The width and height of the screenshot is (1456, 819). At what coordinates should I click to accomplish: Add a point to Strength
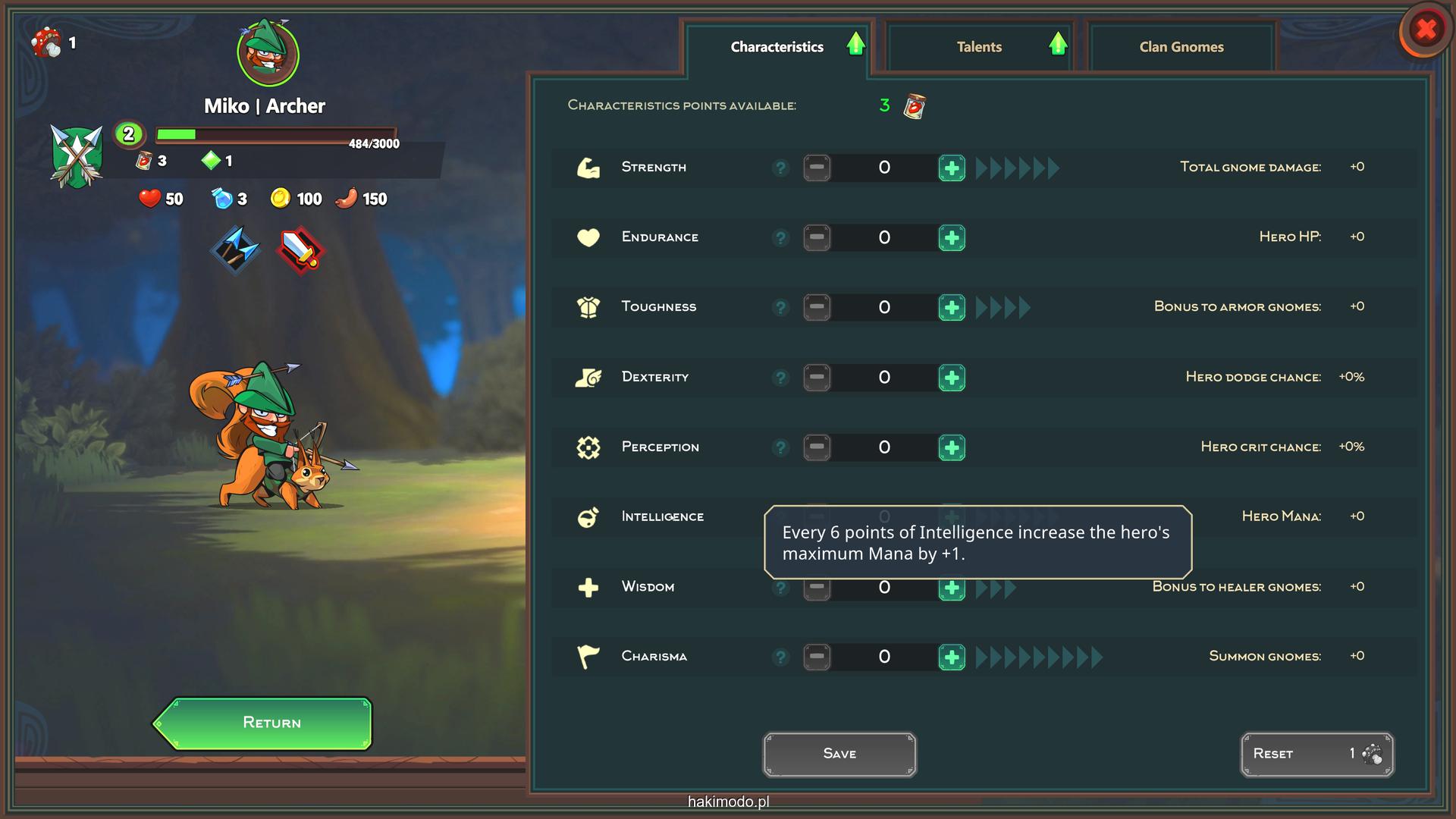coord(952,168)
